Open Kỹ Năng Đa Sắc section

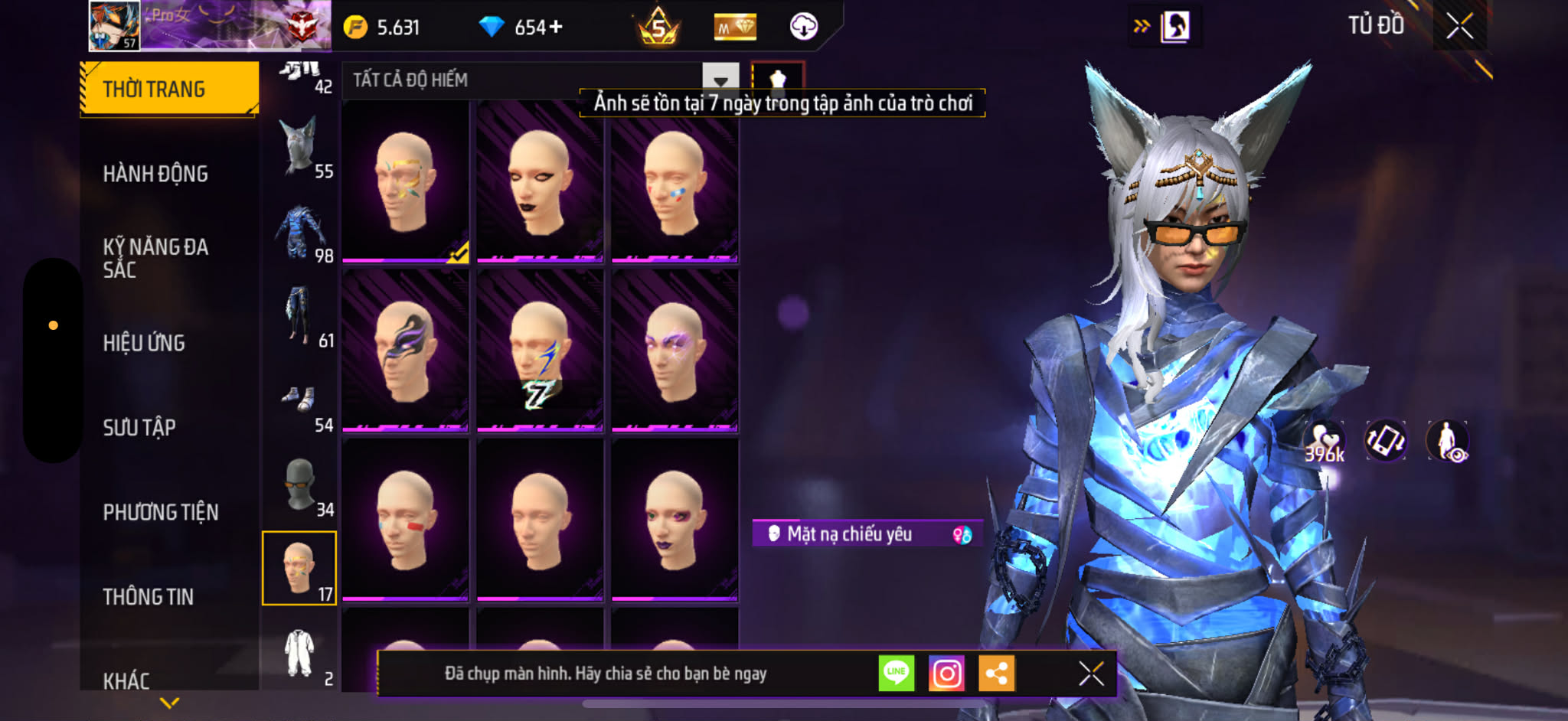pos(155,258)
